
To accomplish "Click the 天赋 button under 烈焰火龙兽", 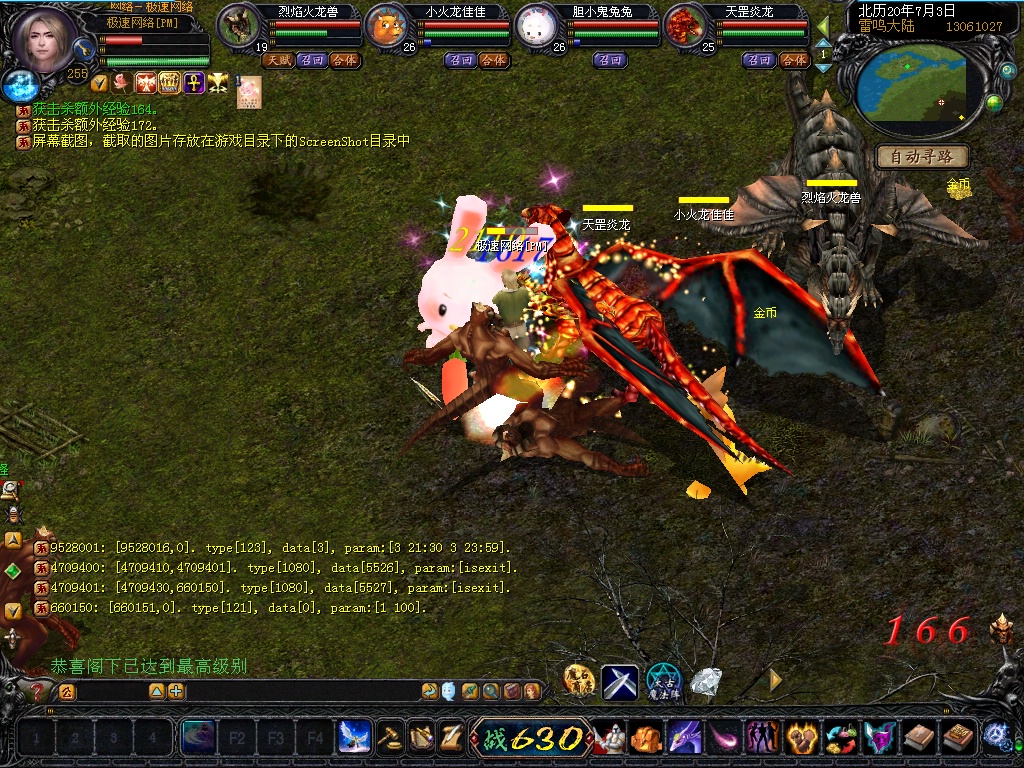I will click(x=277, y=60).
